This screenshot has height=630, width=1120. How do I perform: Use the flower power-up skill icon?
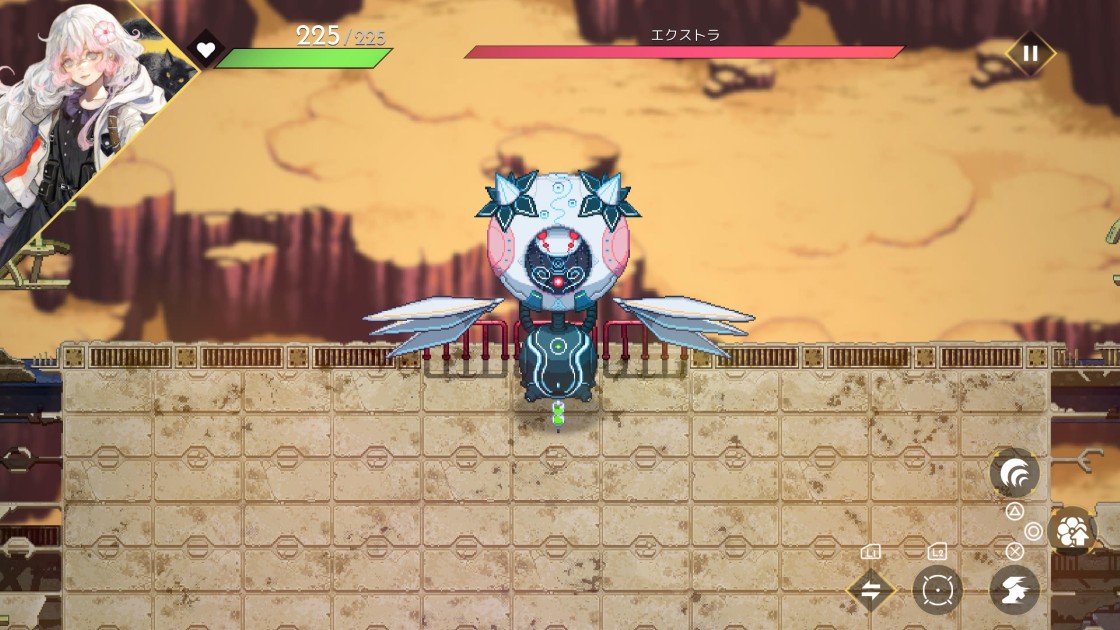[x=1073, y=531]
